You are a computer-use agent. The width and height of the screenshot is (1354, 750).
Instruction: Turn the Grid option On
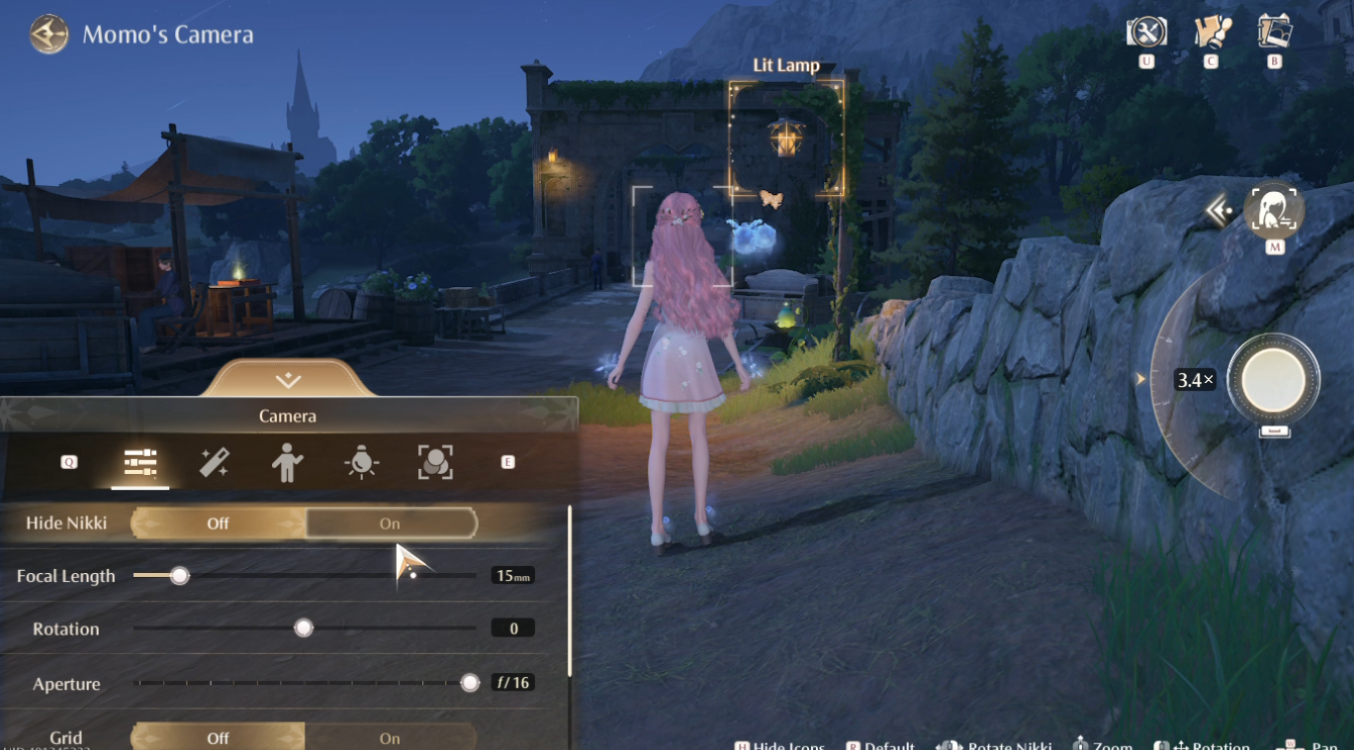click(x=390, y=738)
